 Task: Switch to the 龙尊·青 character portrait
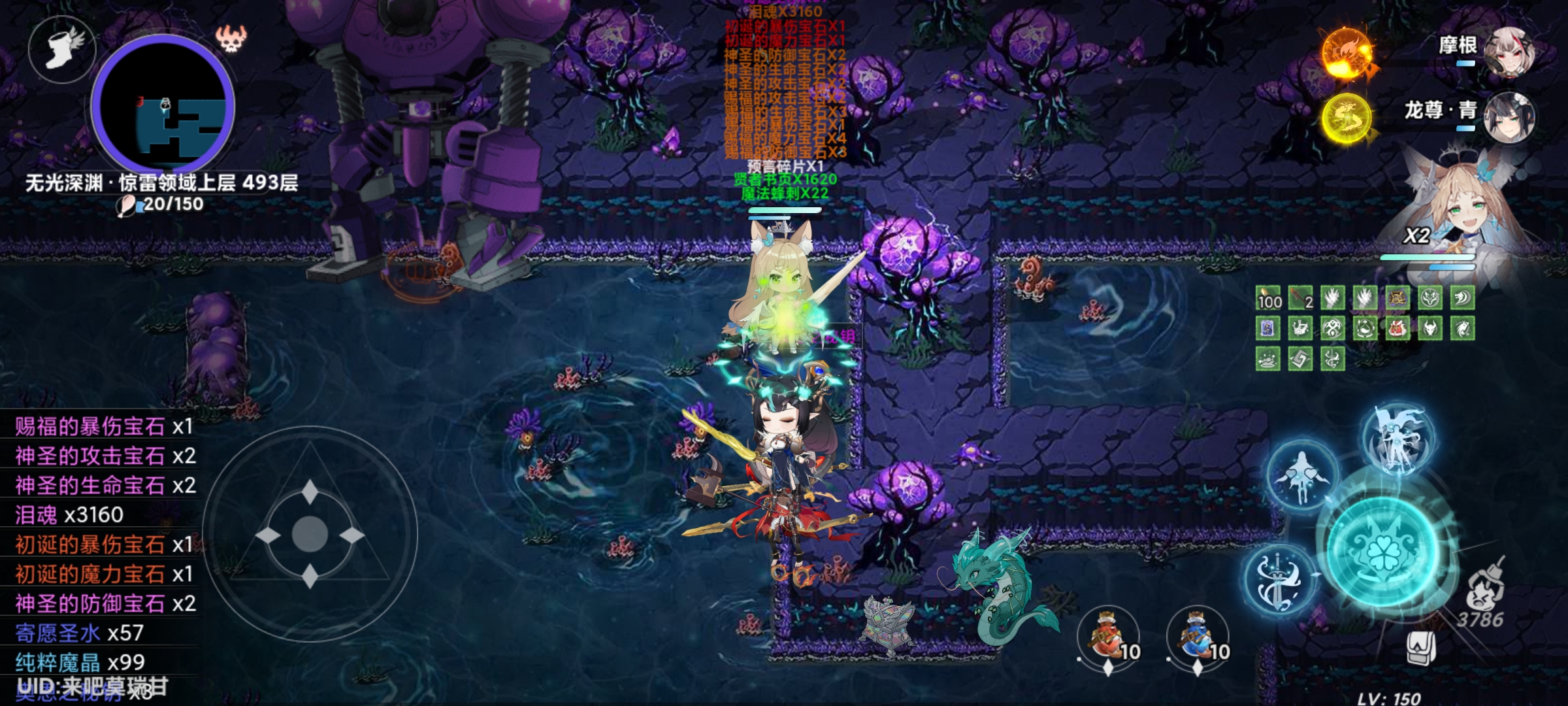pos(1509,118)
